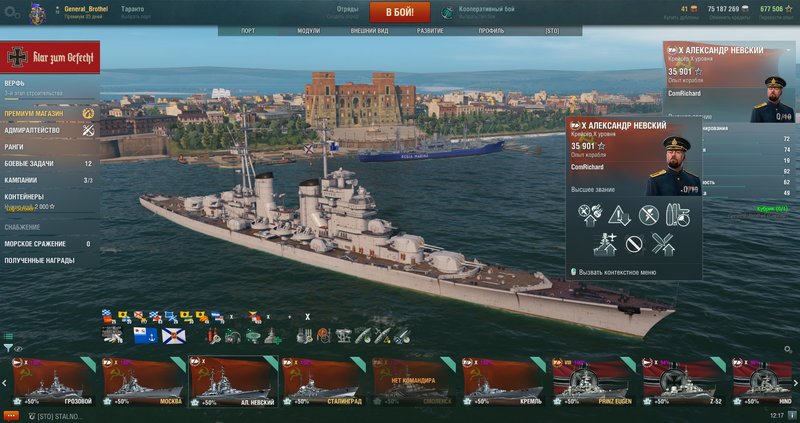Open the ПРОФИЛЬ tab
Viewport: 800px width, 423px height.
click(x=491, y=31)
